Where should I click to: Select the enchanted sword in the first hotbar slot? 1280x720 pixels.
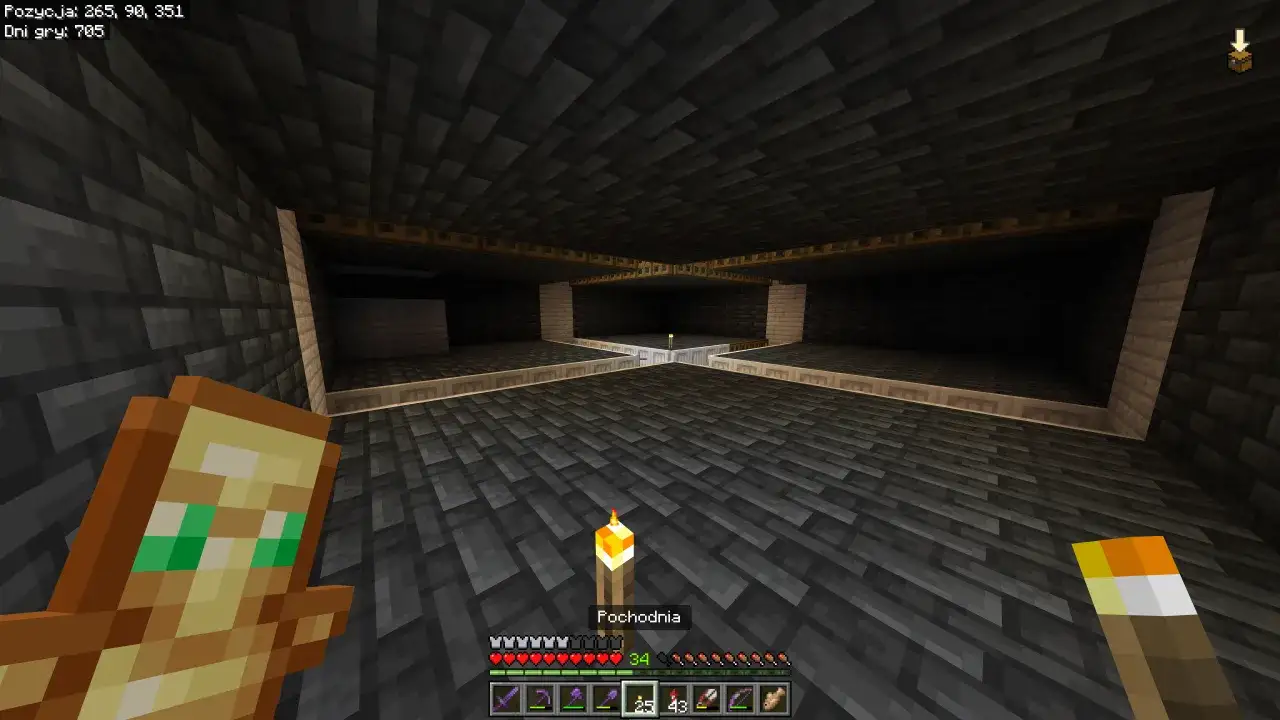point(504,700)
